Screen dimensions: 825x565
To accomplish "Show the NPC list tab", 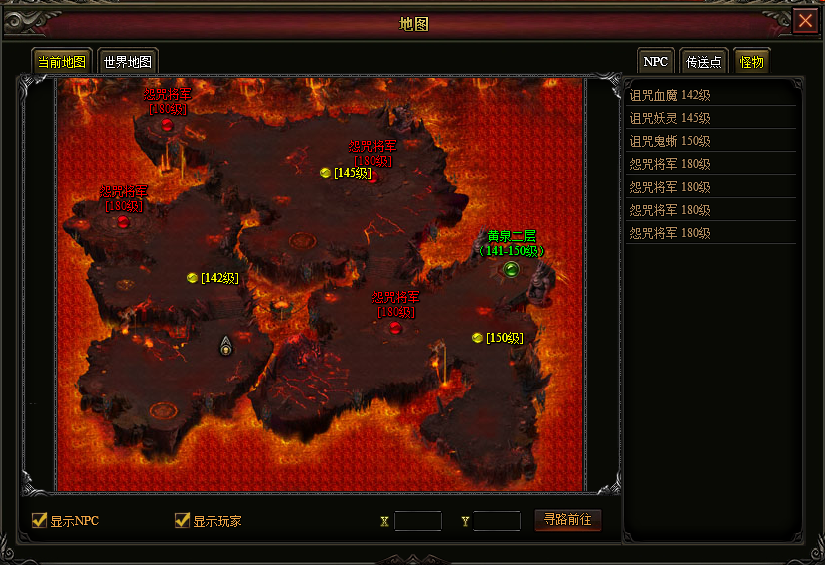I will point(656,61).
